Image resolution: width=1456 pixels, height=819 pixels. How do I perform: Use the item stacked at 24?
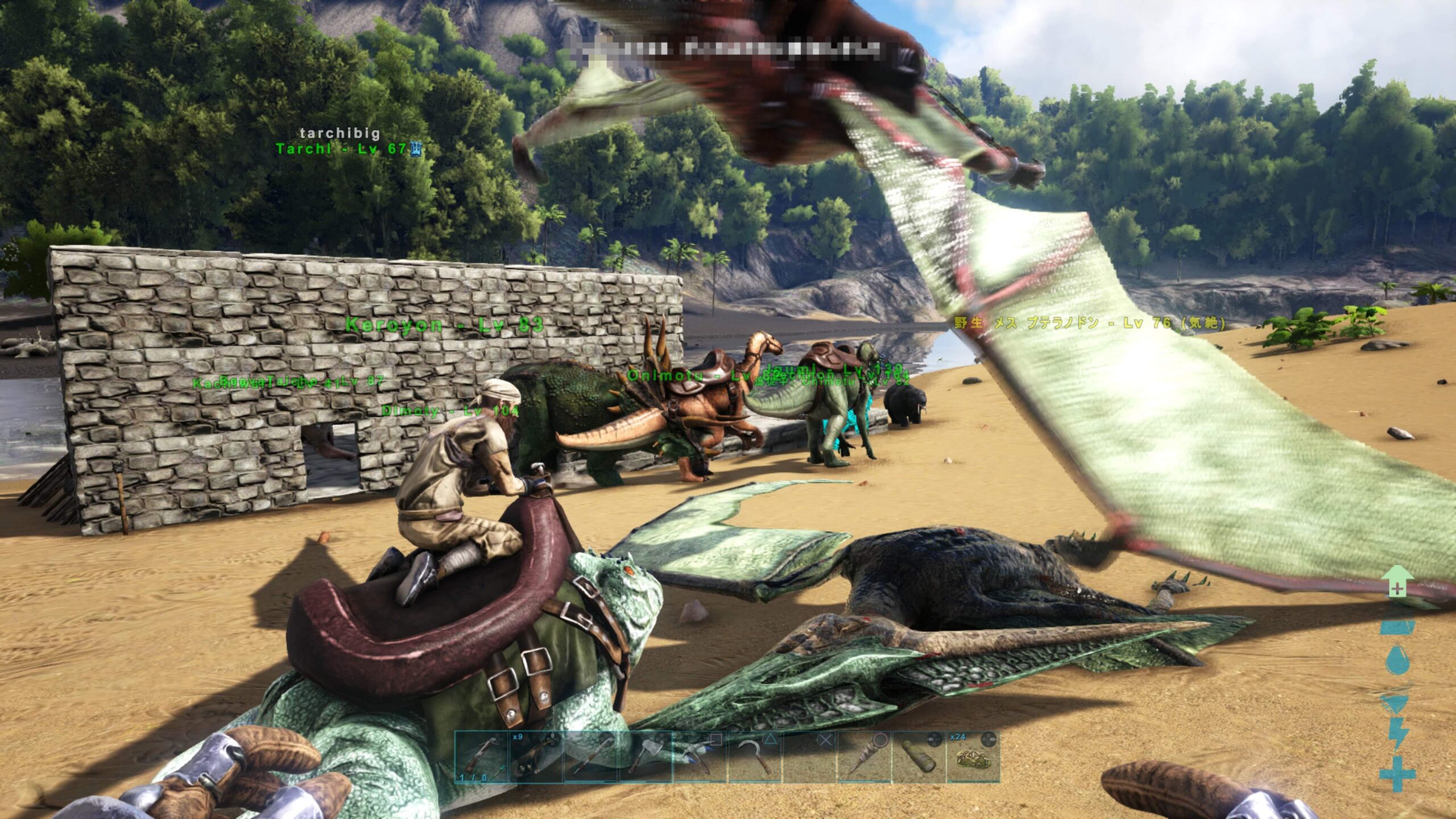(x=973, y=756)
